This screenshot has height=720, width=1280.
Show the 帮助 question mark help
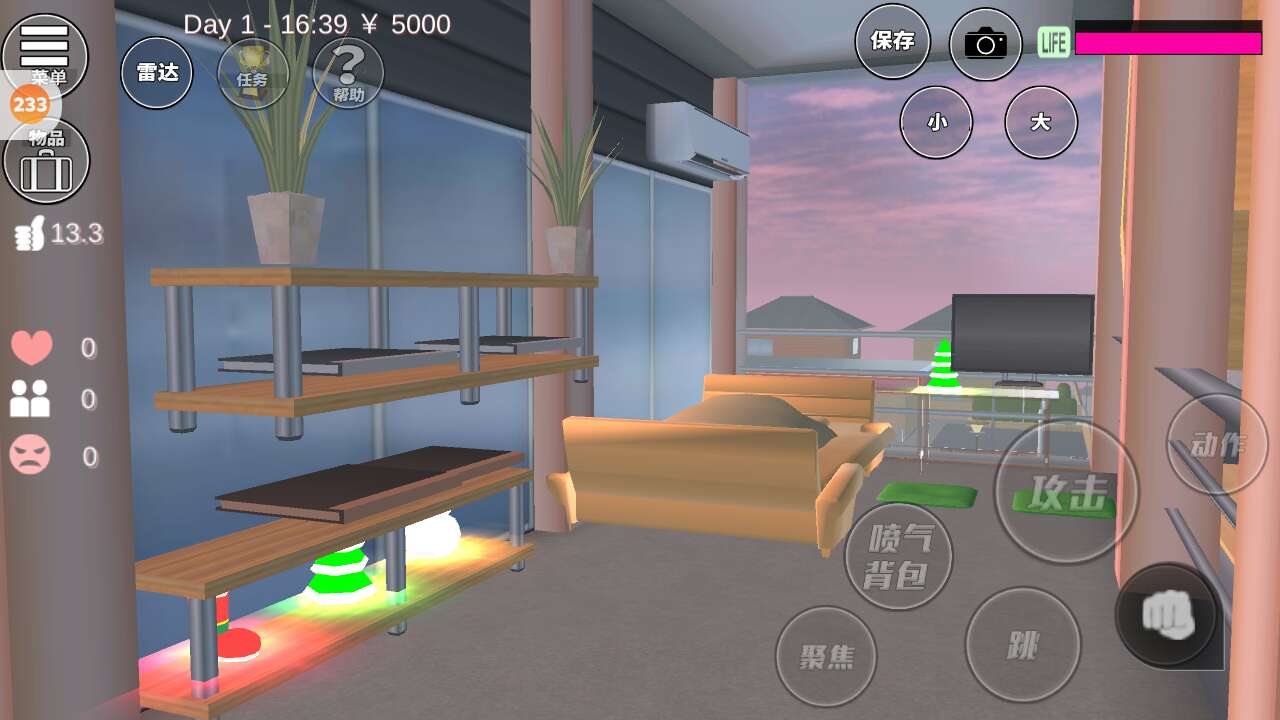[348, 73]
